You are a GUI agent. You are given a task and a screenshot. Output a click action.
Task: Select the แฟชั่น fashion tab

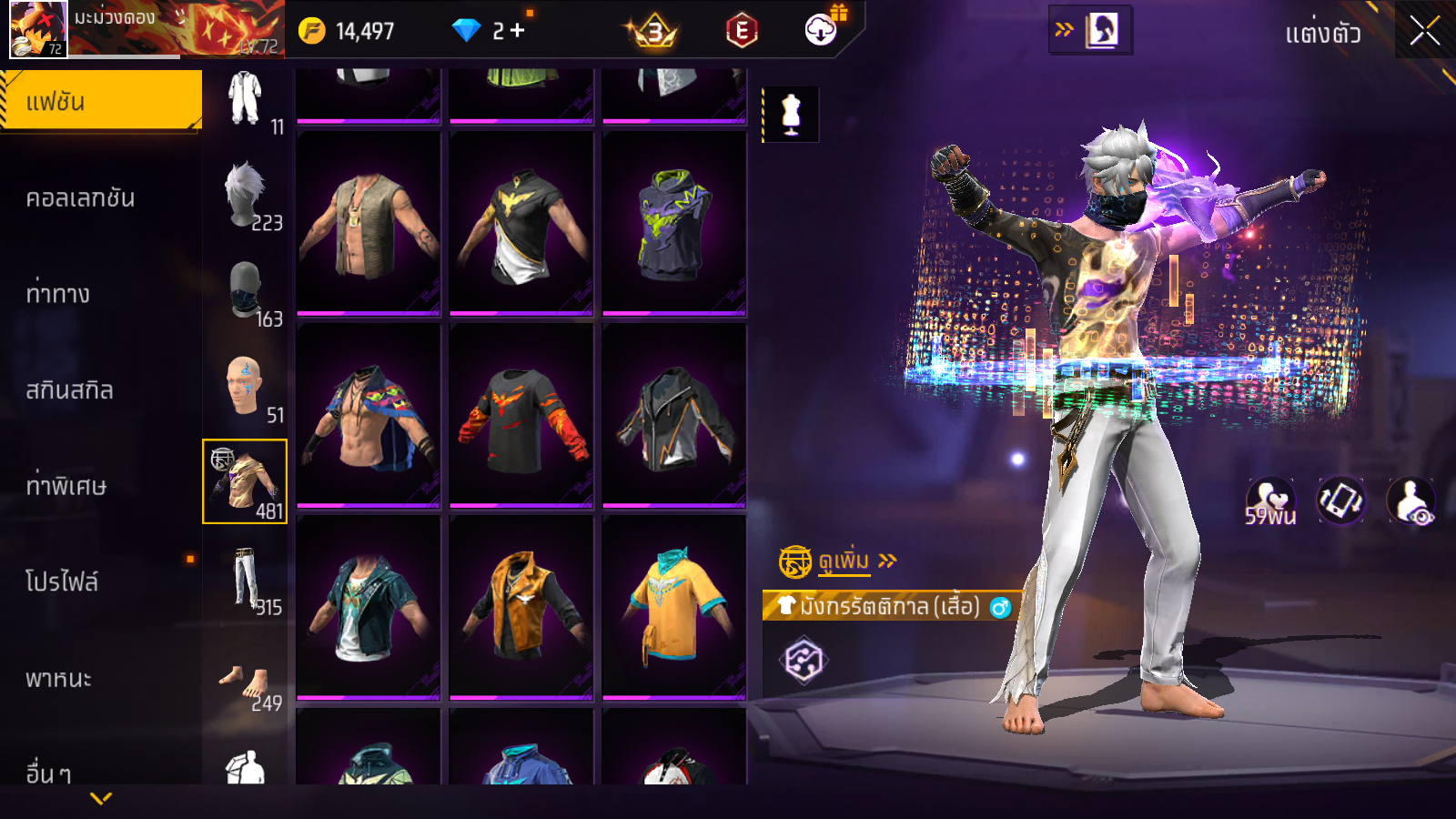[100, 101]
